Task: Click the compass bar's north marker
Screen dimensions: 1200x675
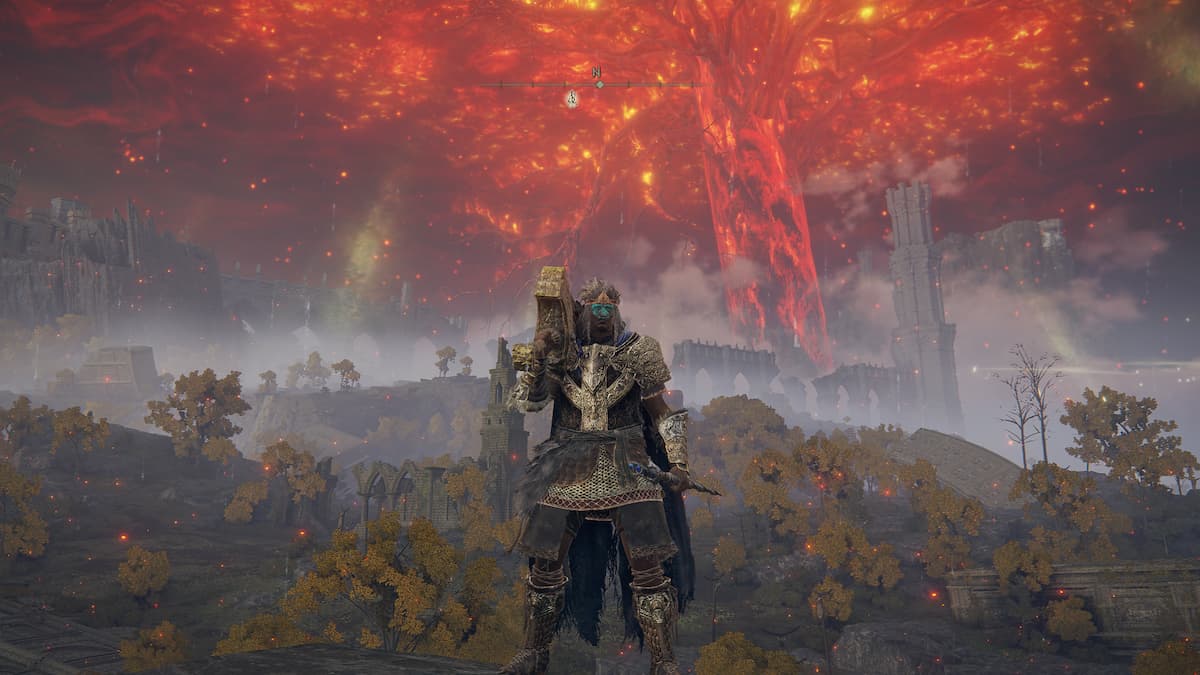Action: tap(597, 73)
